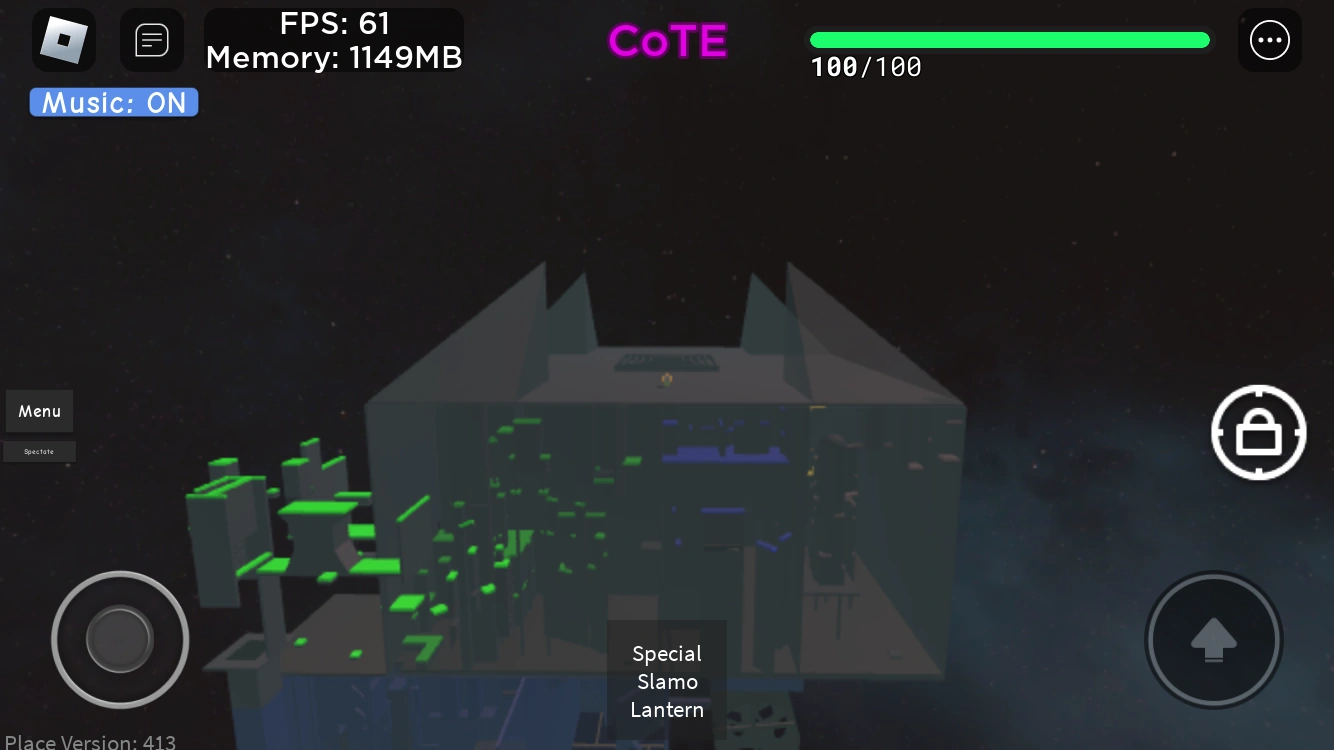The image size is (1334, 750).
Task: Open the Roblox main menu
Action: coord(64,40)
